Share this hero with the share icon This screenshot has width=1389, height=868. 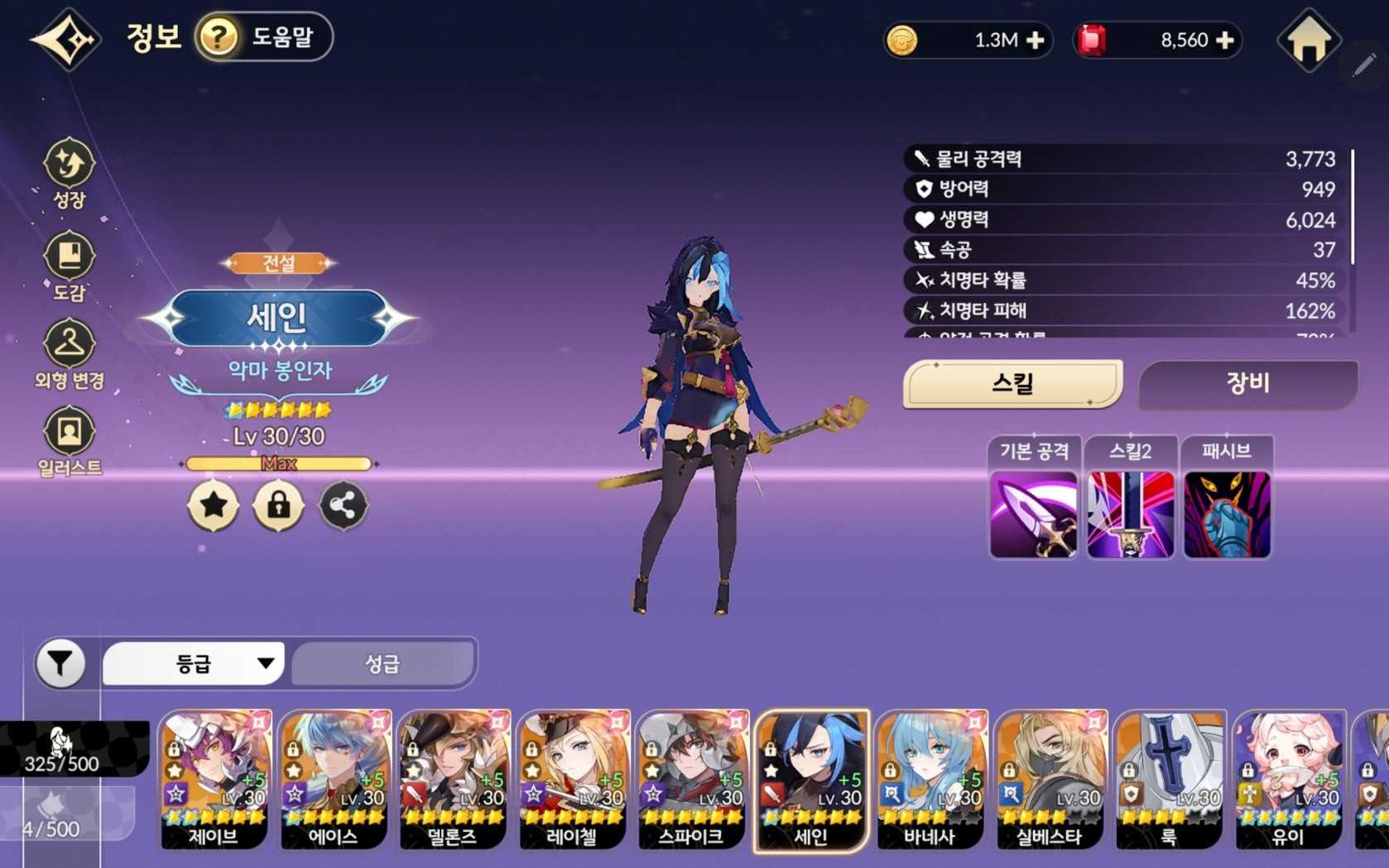[x=343, y=505]
